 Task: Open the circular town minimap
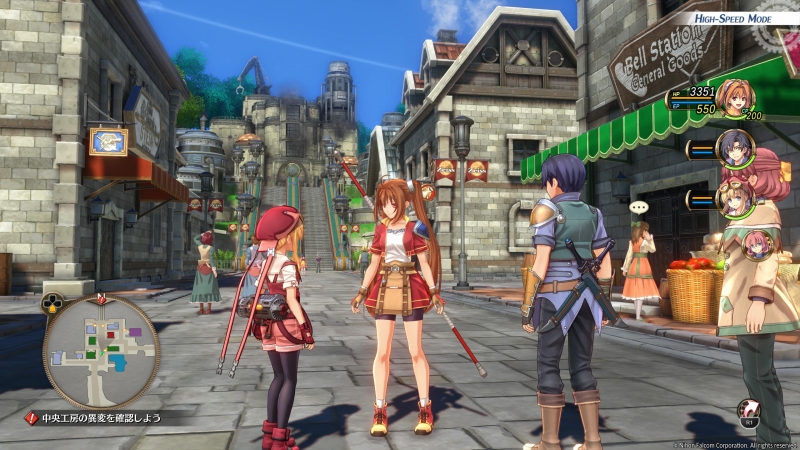(101, 351)
